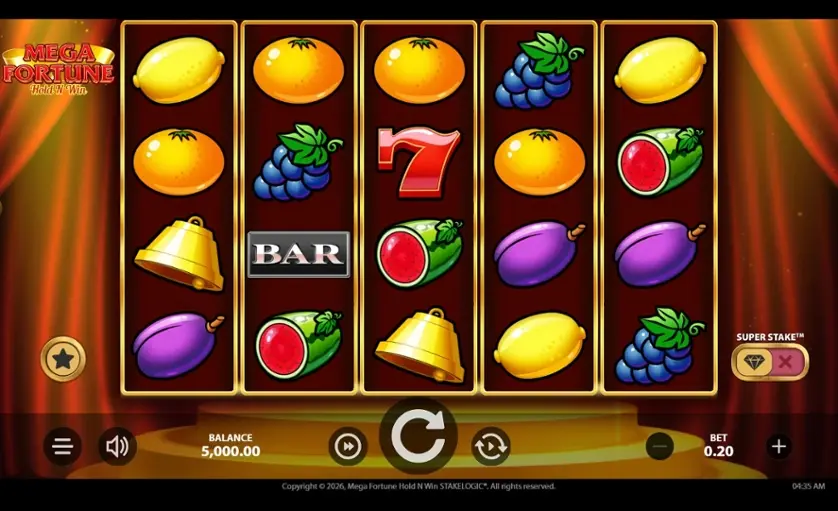Open the autoplay settings button
Screen dimensions: 838x511
[x=490, y=446]
